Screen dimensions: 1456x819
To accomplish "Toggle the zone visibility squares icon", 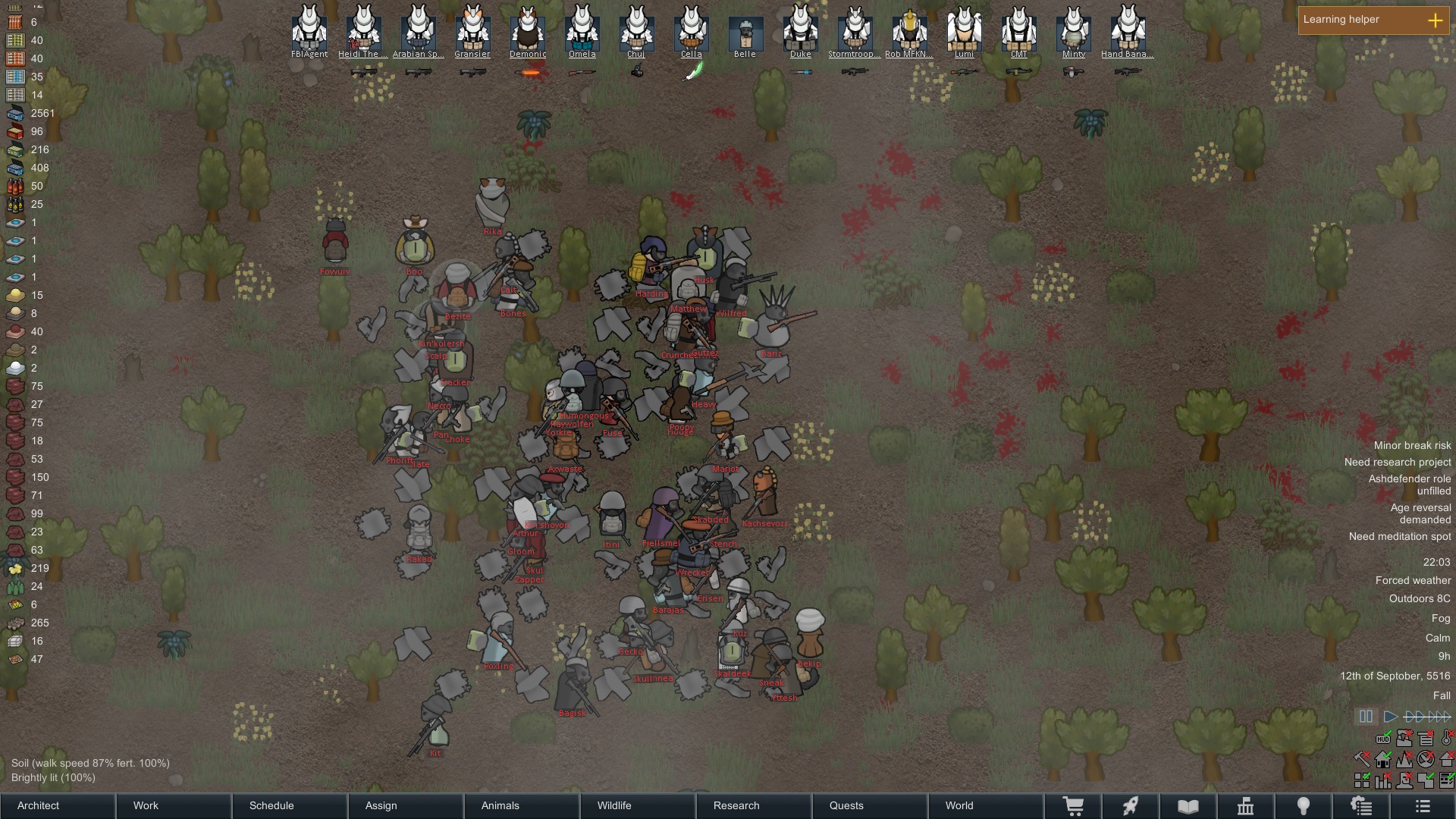I will 1362,780.
